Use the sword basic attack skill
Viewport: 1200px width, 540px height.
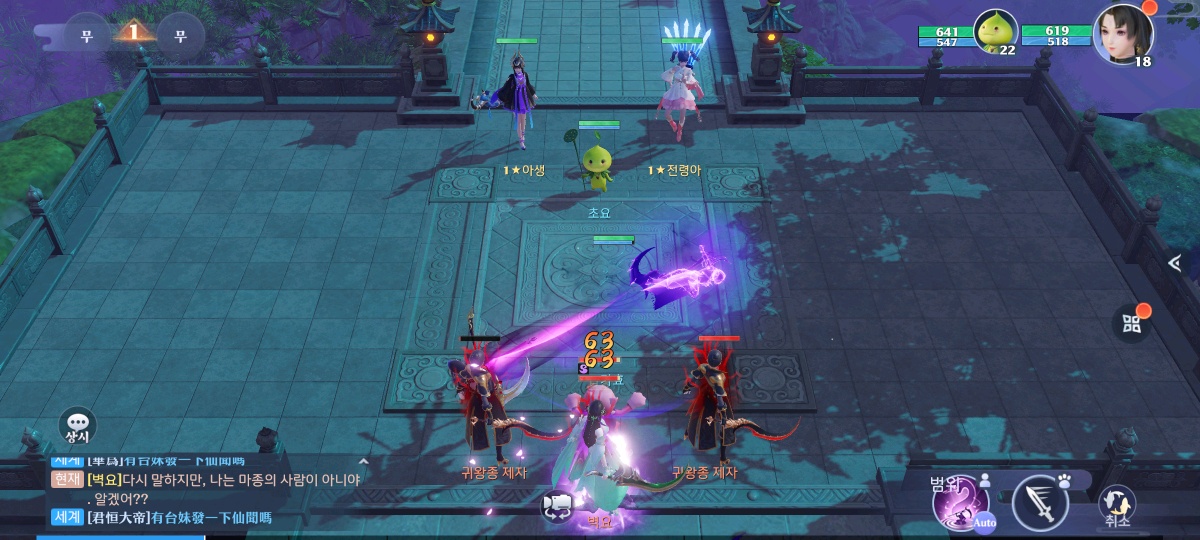pyautogui.click(x=1040, y=503)
